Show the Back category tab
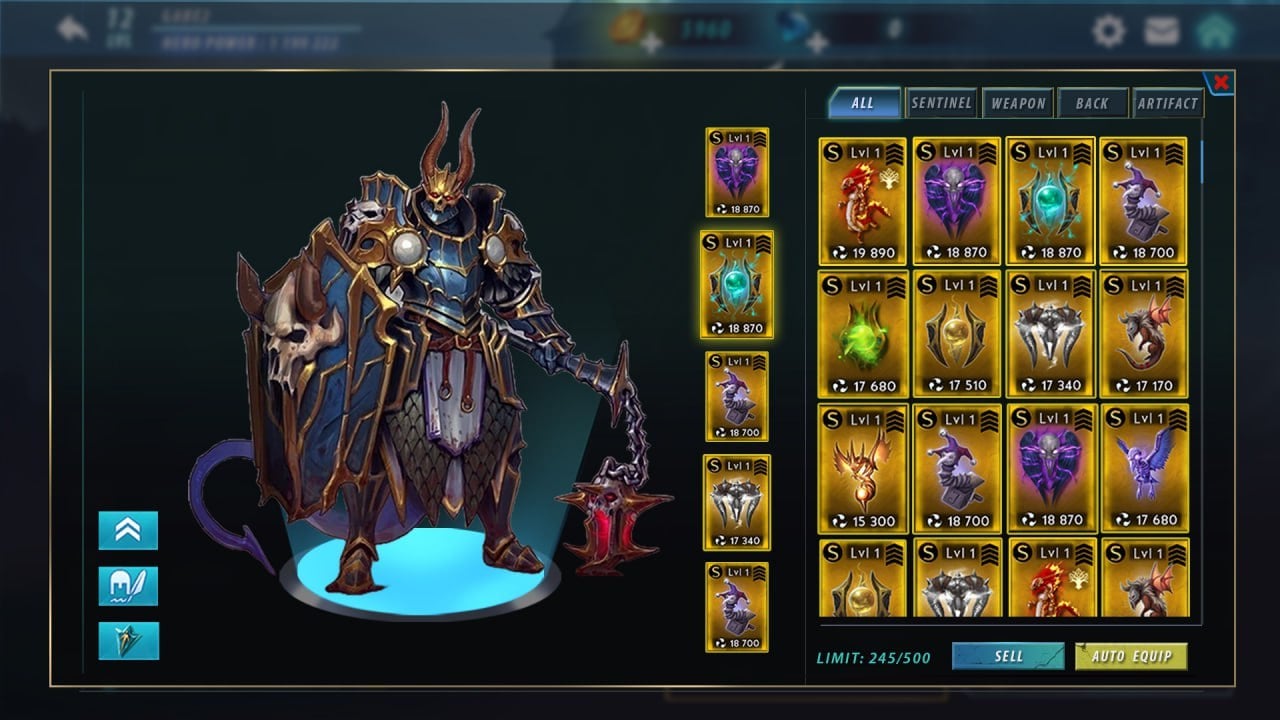The width and height of the screenshot is (1280, 720). (x=1092, y=103)
